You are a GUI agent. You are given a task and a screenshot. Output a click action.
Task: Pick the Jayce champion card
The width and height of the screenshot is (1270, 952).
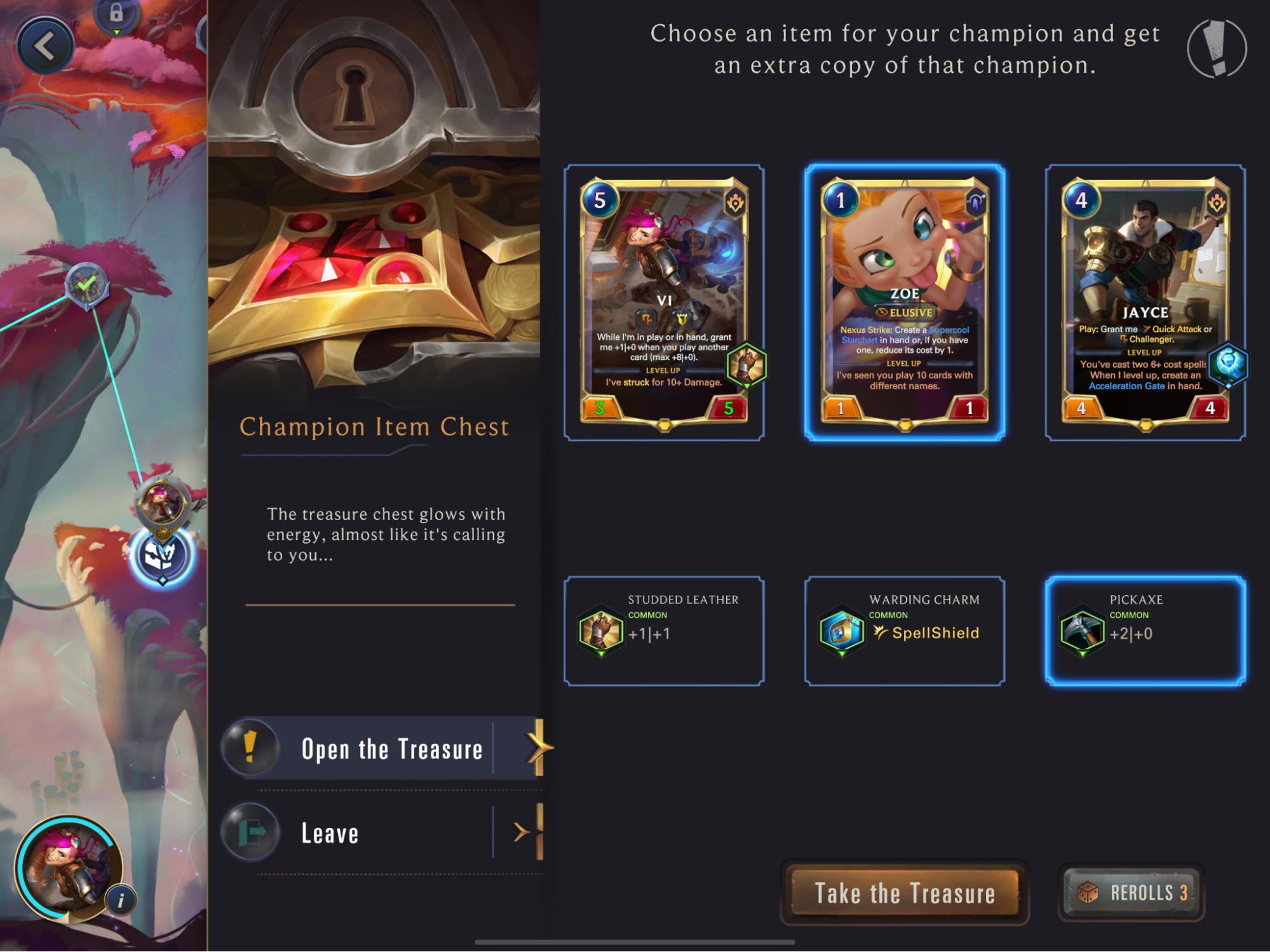click(x=1145, y=302)
